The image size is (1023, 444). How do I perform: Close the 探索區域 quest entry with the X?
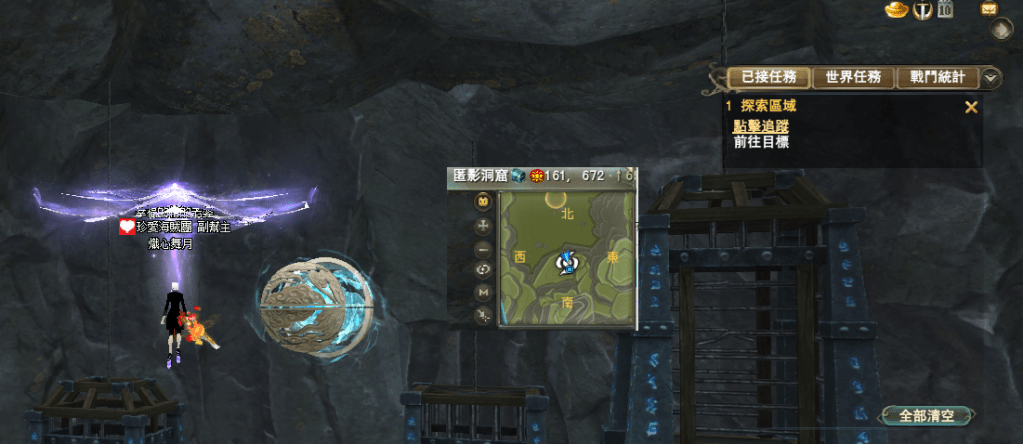(970, 107)
